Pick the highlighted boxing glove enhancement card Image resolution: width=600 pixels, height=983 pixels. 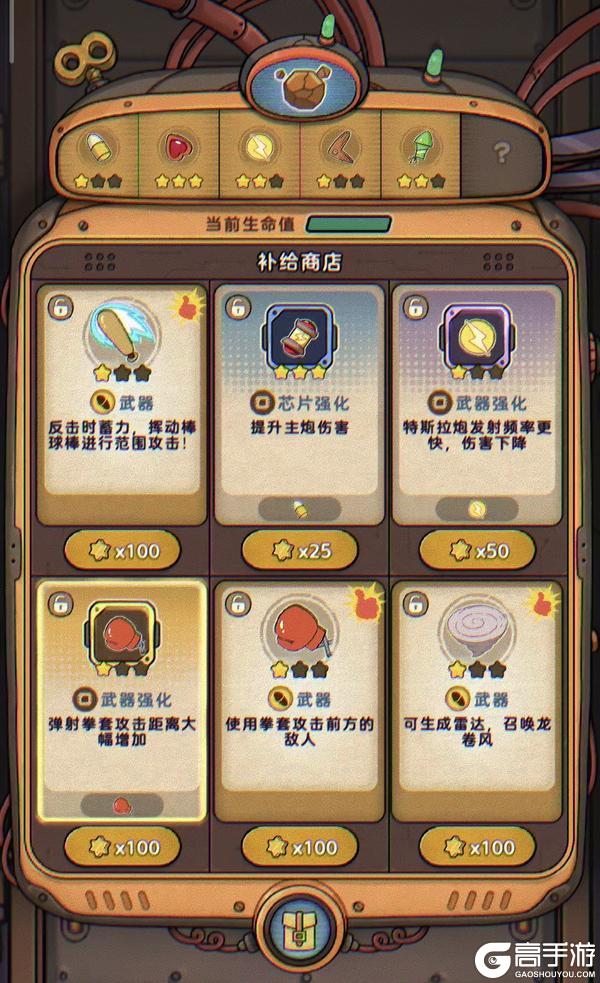(122, 700)
